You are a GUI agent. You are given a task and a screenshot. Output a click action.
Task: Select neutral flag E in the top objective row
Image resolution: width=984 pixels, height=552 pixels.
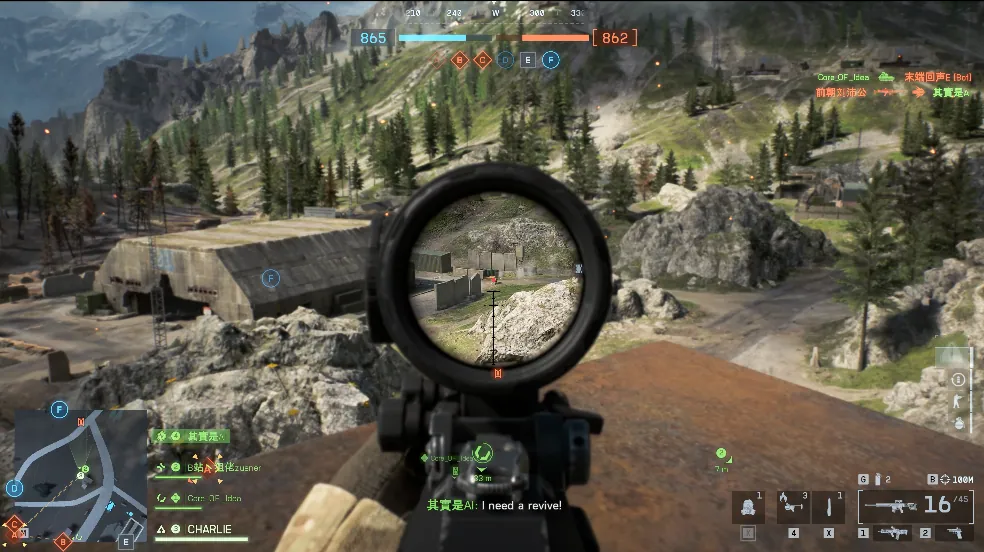coord(528,60)
